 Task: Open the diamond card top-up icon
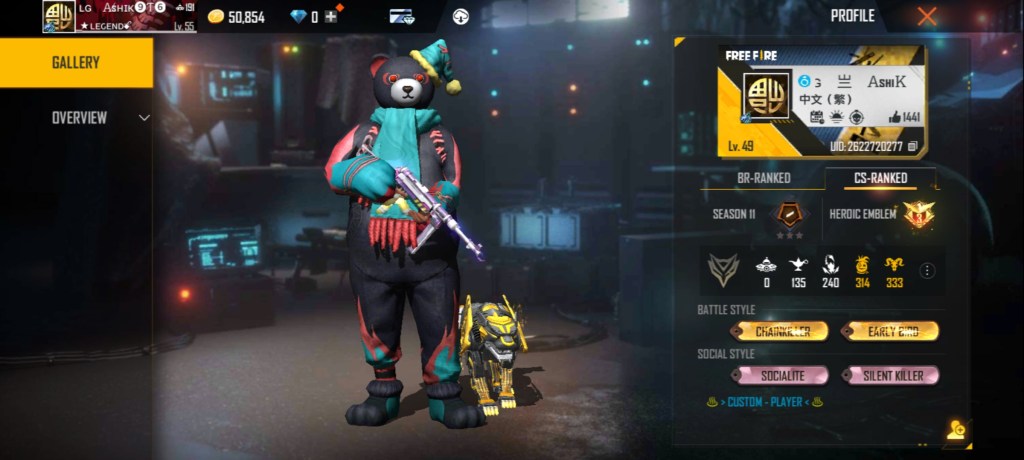click(402, 16)
